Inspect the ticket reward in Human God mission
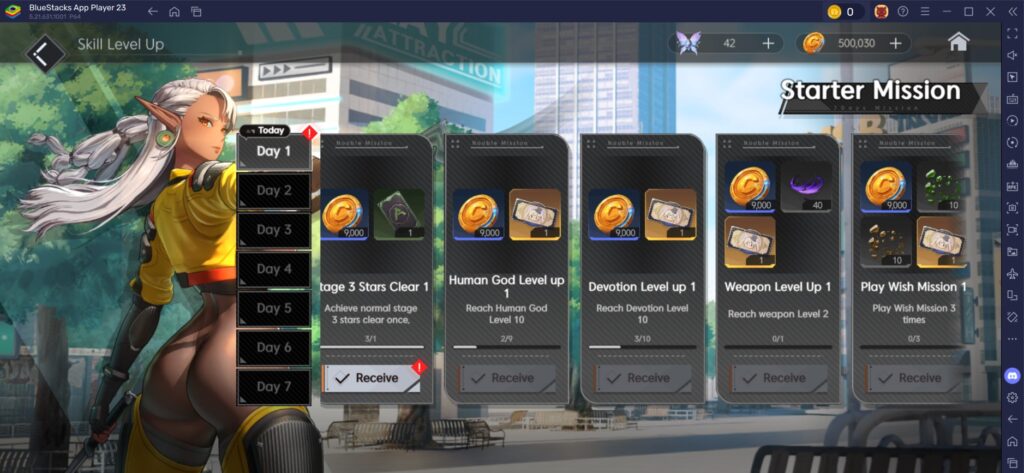The image size is (1024, 473). click(535, 215)
